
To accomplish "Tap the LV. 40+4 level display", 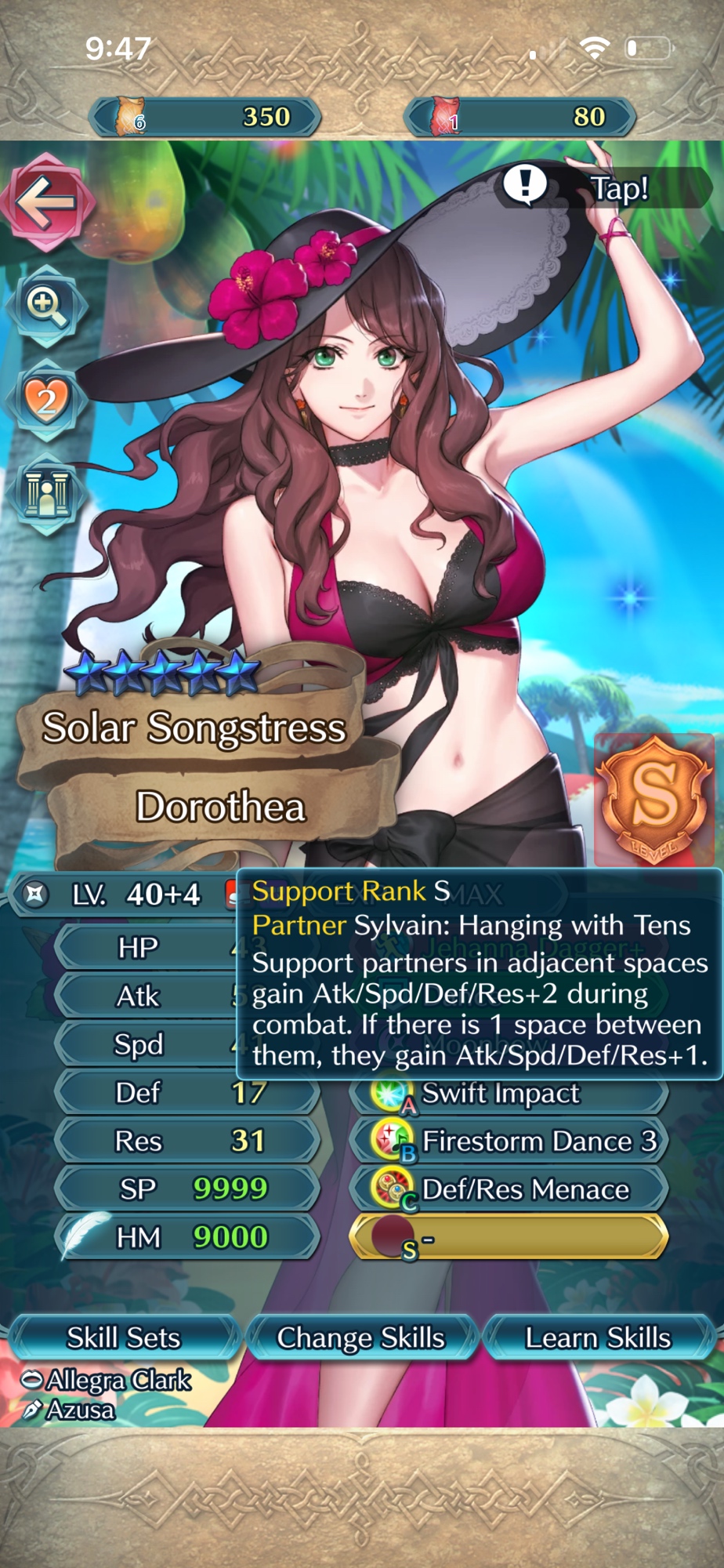I will pyautogui.click(x=125, y=895).
